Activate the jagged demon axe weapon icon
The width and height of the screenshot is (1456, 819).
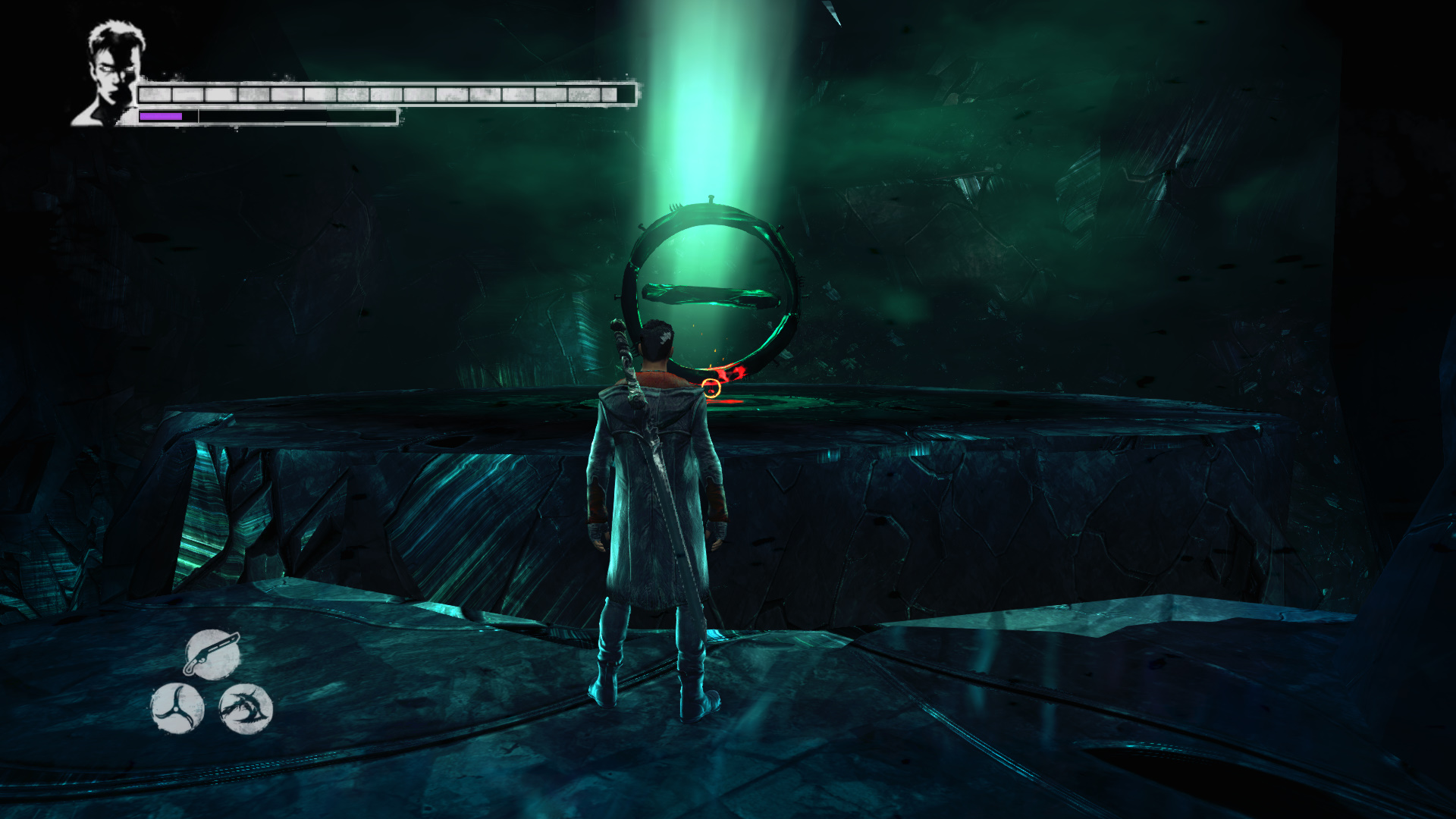(x=246, y=709)
